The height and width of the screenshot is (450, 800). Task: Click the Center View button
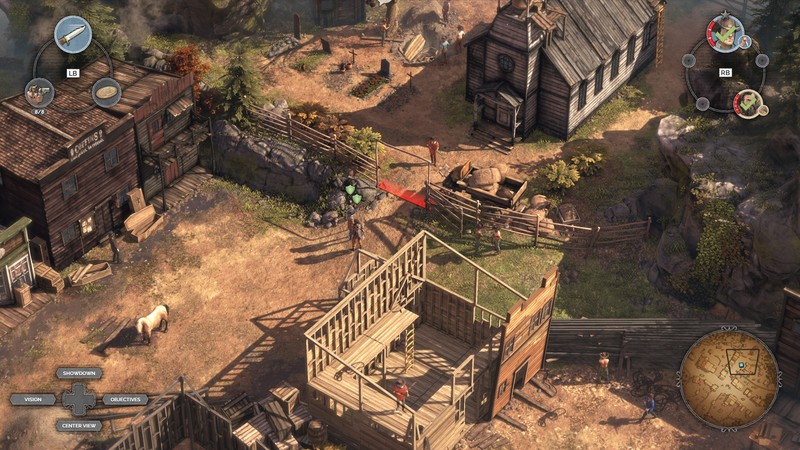tap(79, 425)
